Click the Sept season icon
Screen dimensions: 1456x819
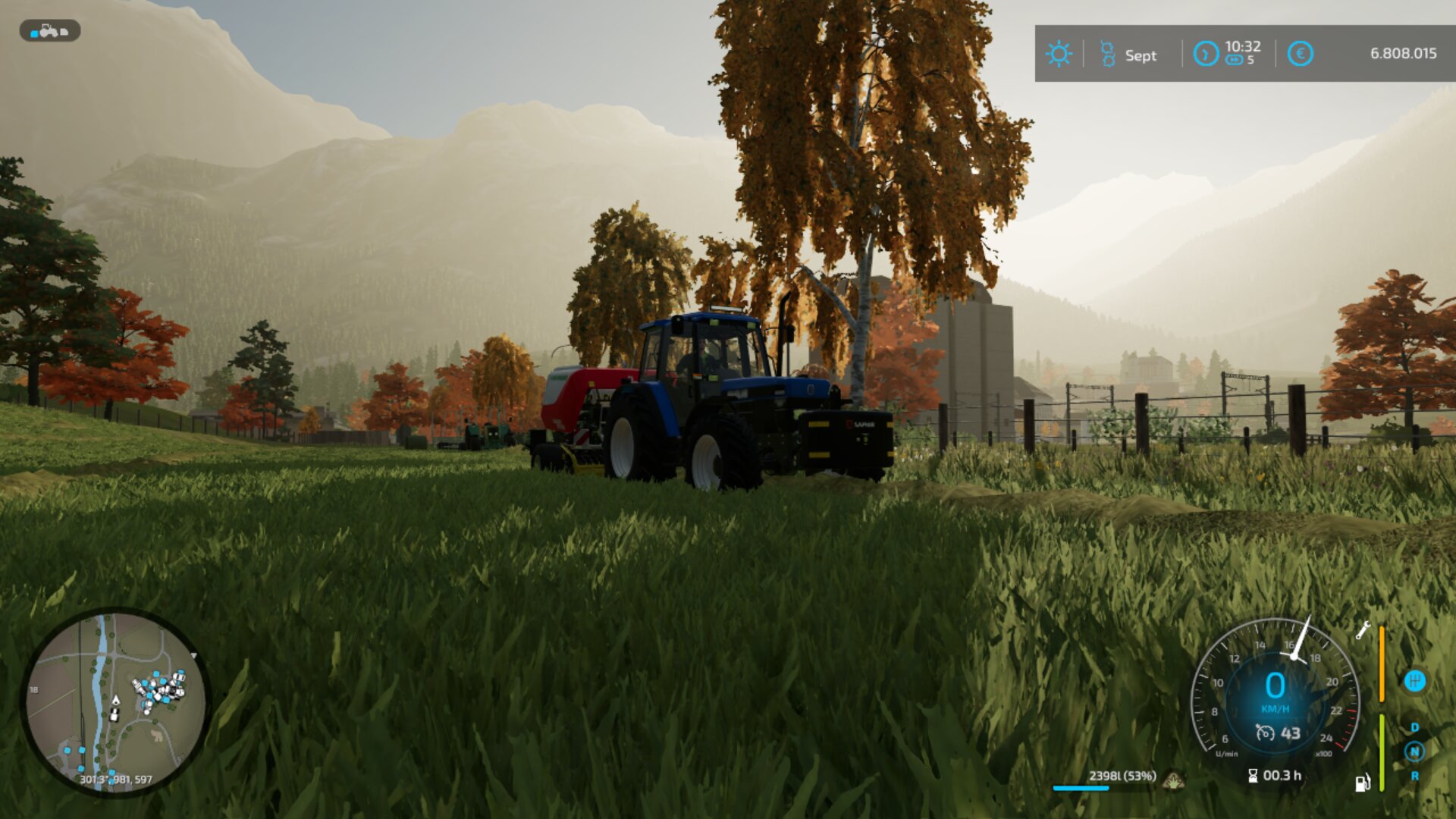pyautogui.click(x=1108, y=54)
